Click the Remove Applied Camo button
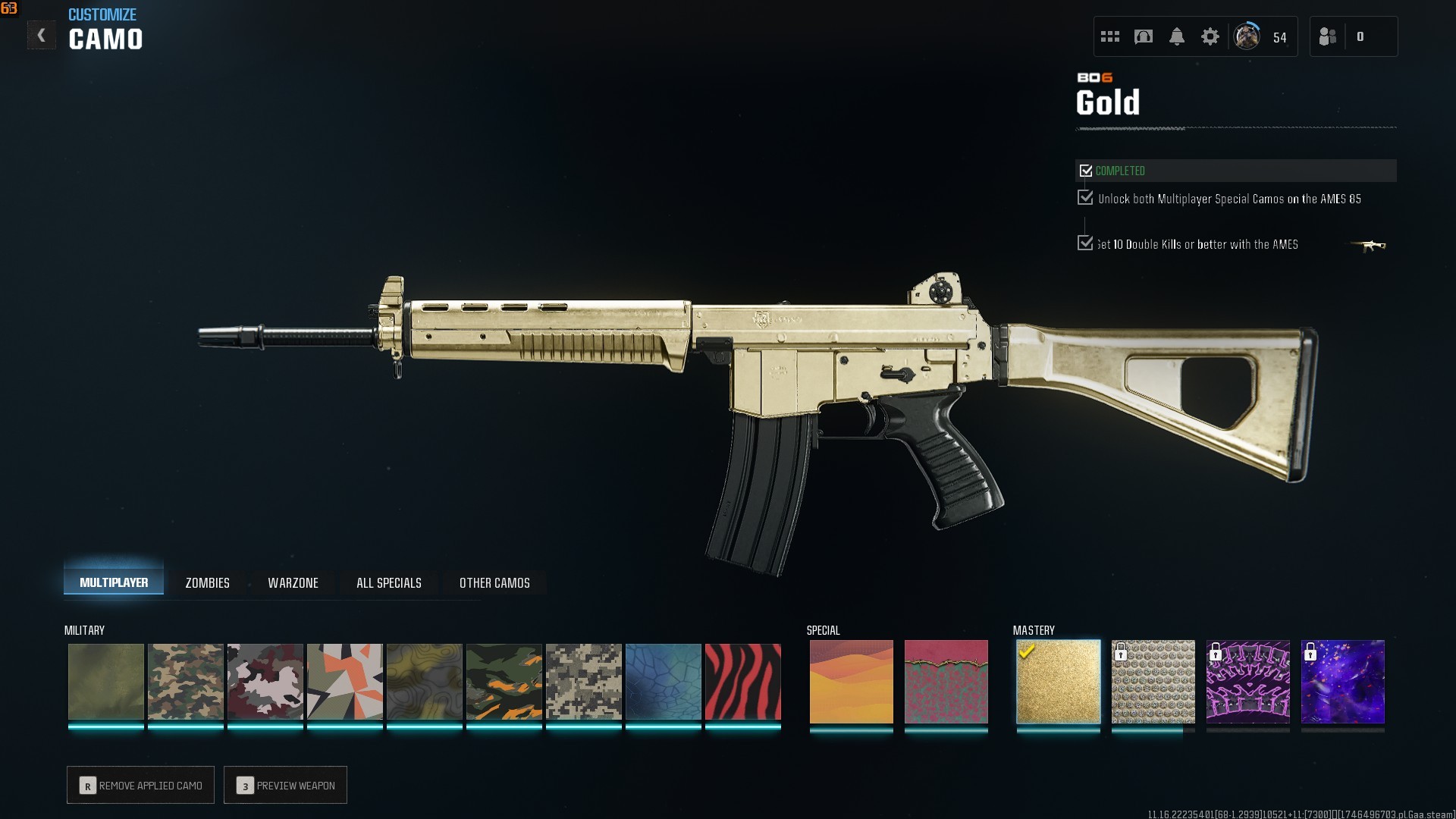Image resolution: width=1456 pixels, height=819 pixels. pos(141,785)
